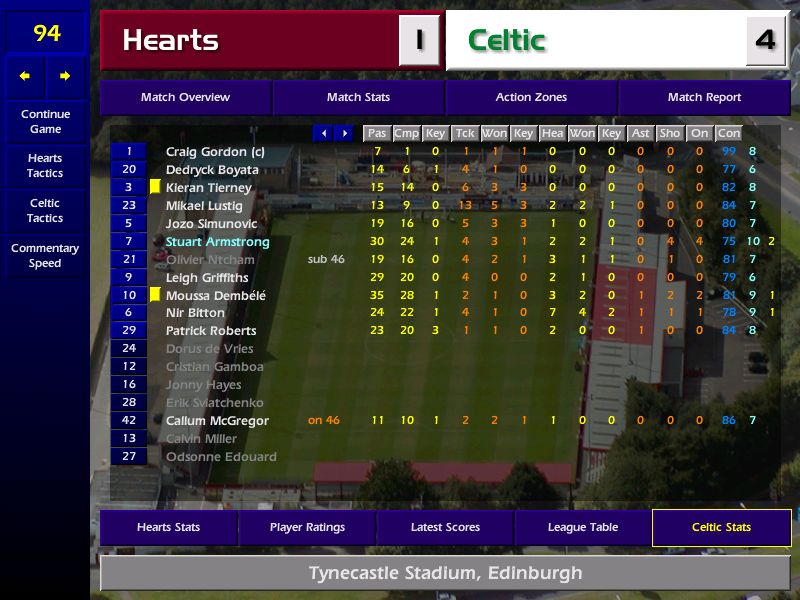Viewport: 800px width, 600px height.
Task: Click the right yellow arrow button
Action: 65,76
